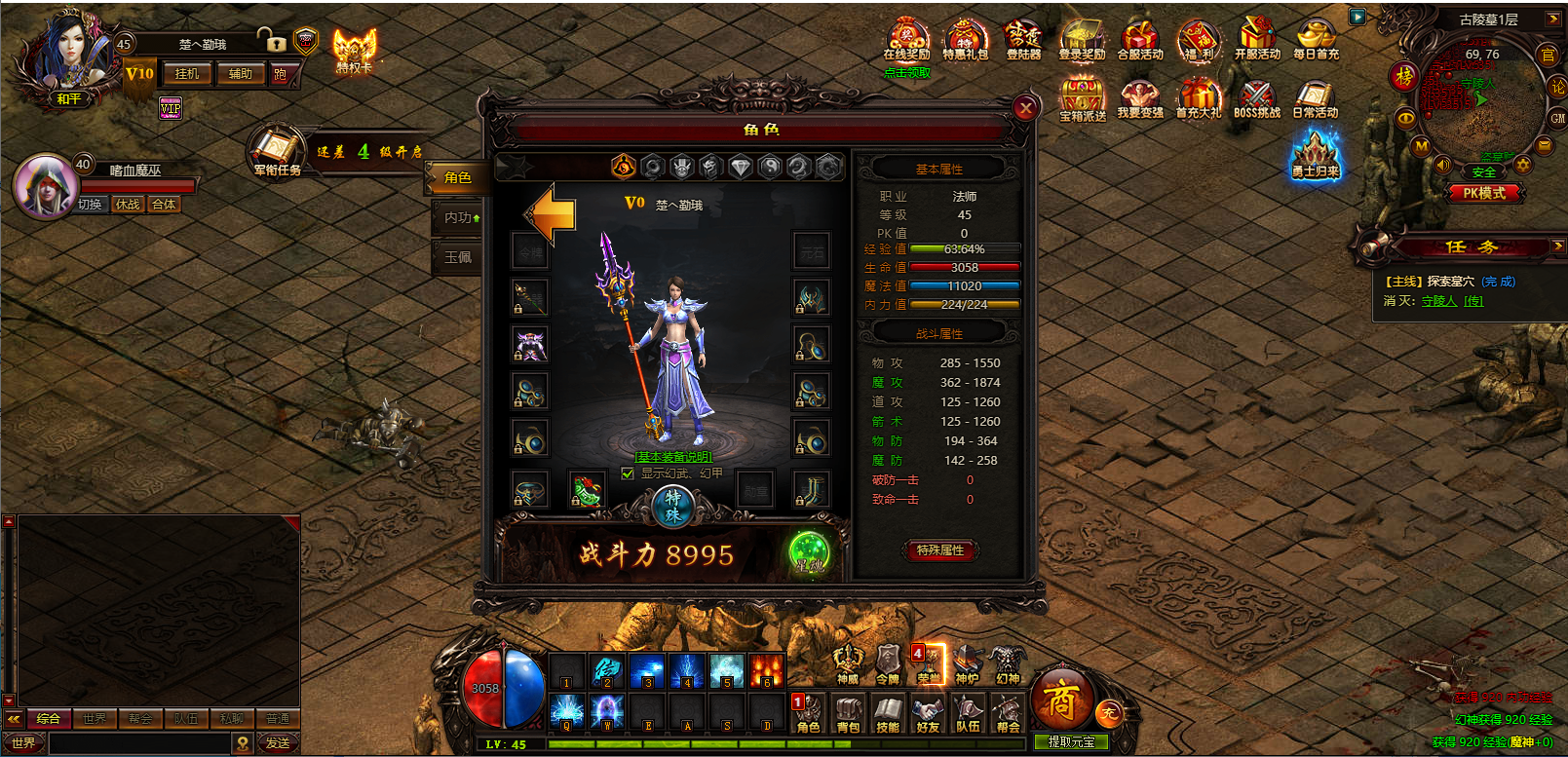Screen dimensions: 1568x757
Task: Start auto-combat with 挂机 button
Action: pos(186,74)
